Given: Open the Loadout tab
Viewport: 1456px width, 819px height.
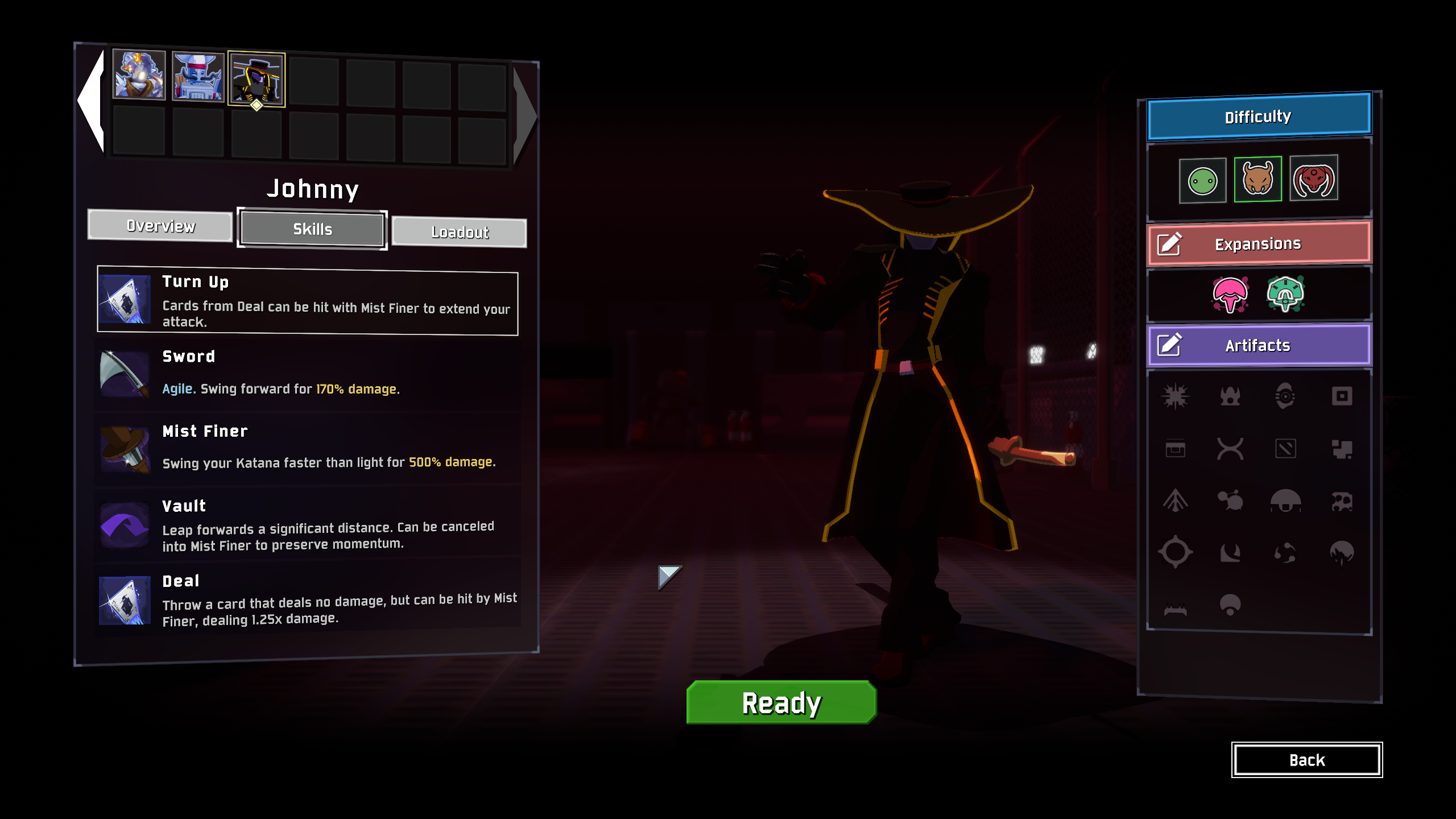Looking at the screenshot, I should (459, 232).
